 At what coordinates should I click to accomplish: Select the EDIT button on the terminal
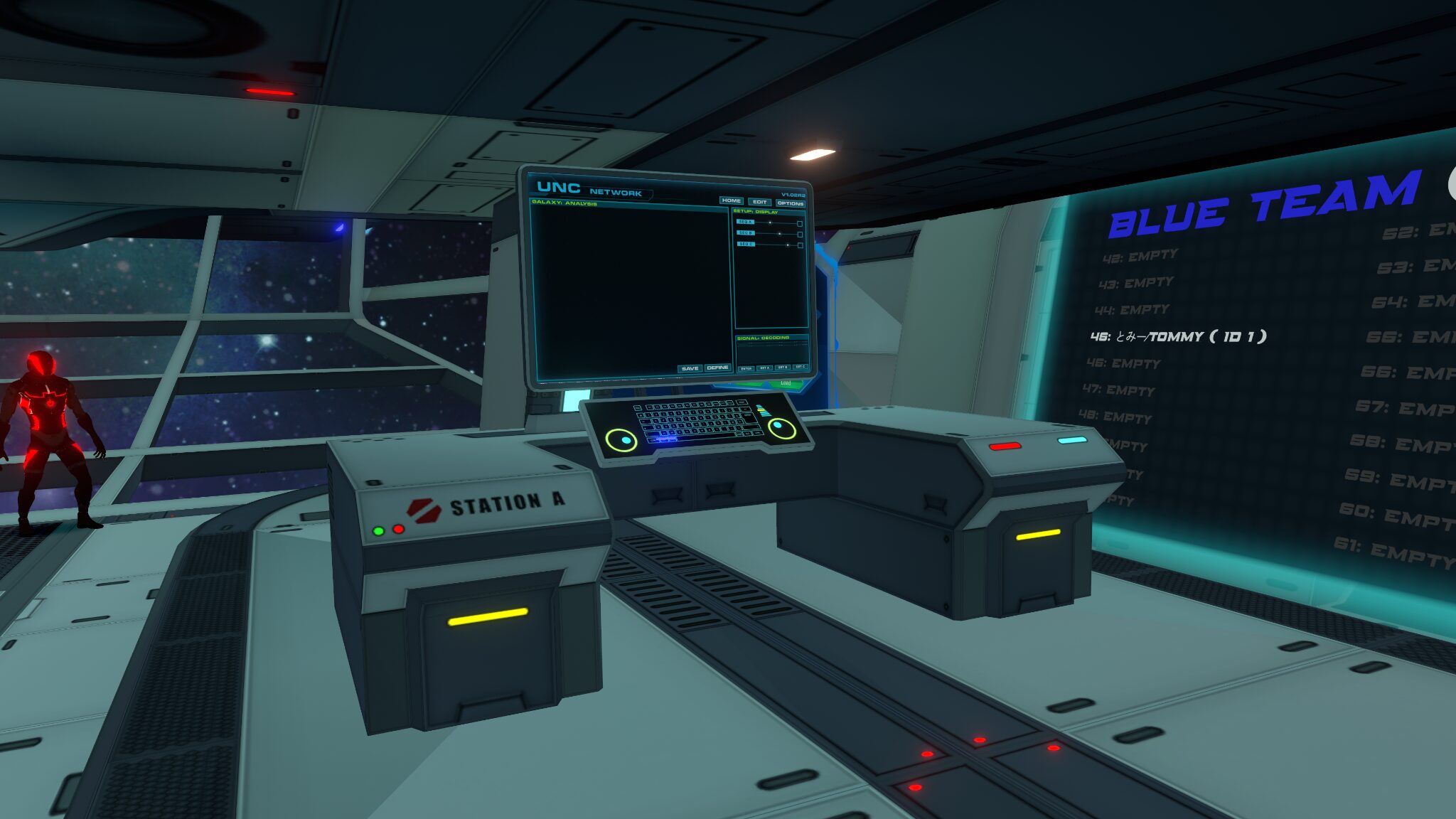[759, 202]
